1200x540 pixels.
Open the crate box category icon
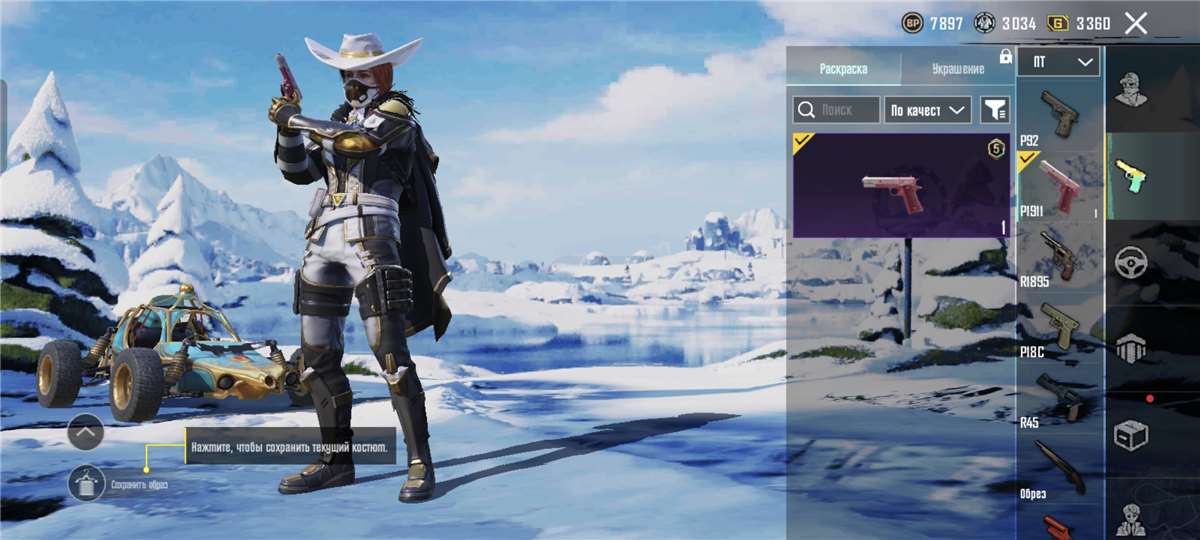pyautogui.click(x=1131, y=435)
